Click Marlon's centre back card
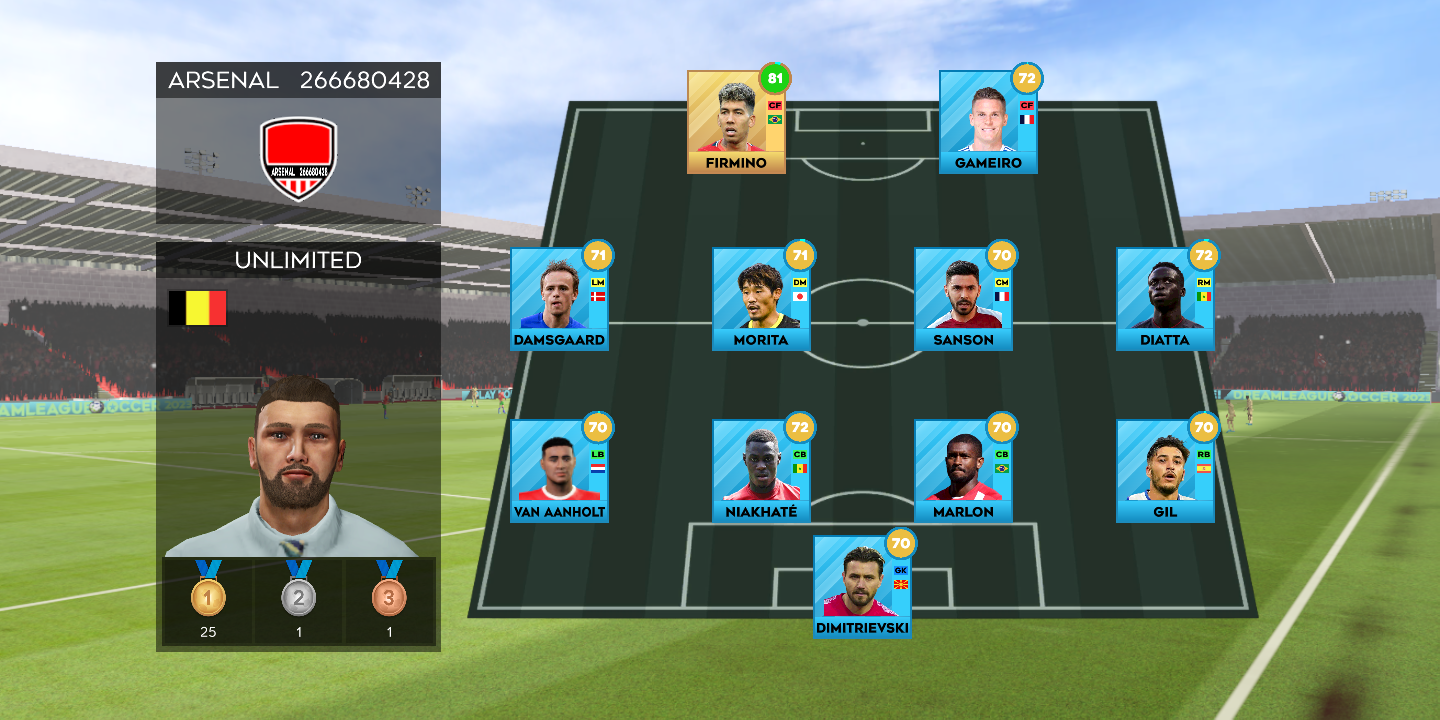1440x720 pixels. [x=963, y=471]
